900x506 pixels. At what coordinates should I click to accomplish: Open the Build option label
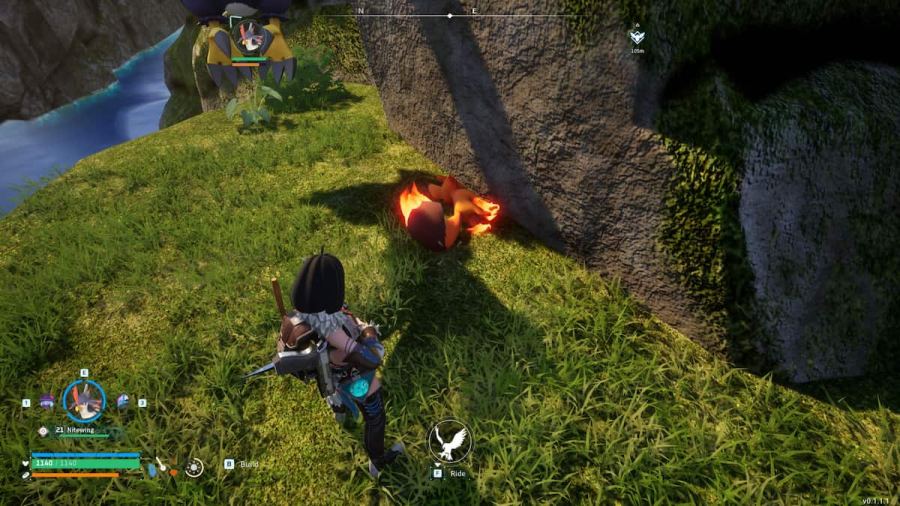pyautogui.click(x=249, y=464)
